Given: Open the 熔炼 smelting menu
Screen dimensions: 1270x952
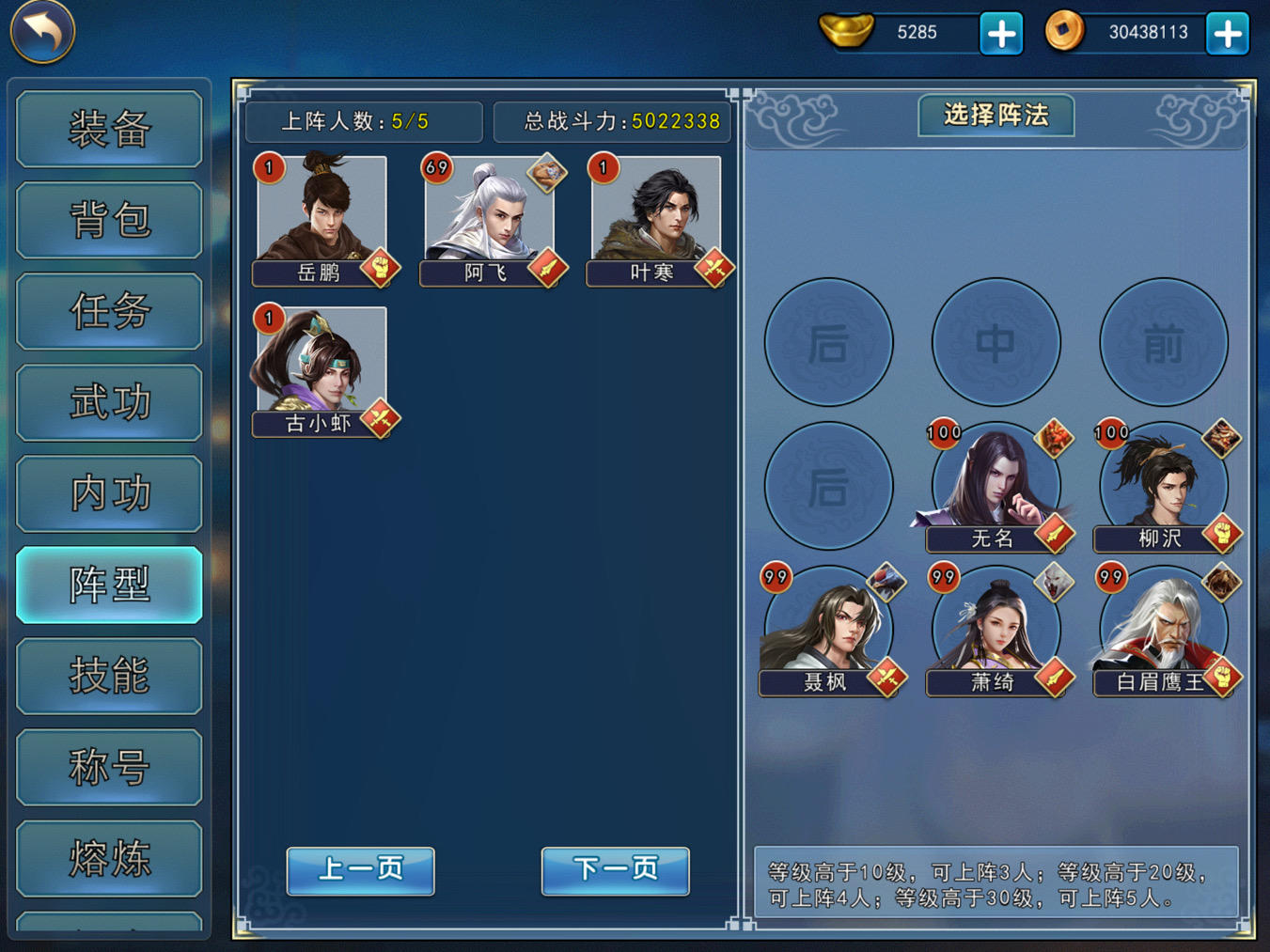Looking at the screenshot, I should tap(109, 858).
